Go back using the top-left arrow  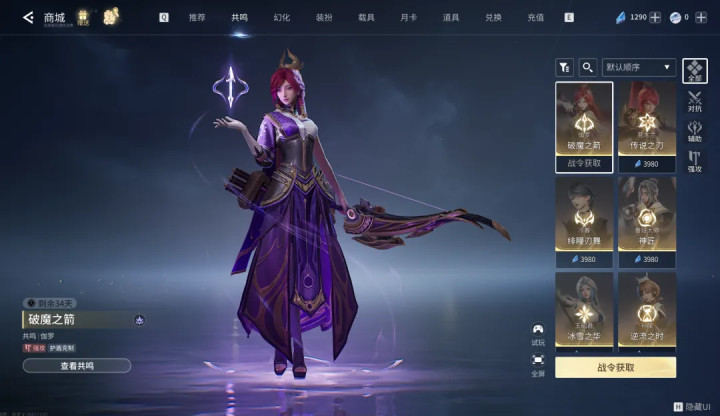28,17
